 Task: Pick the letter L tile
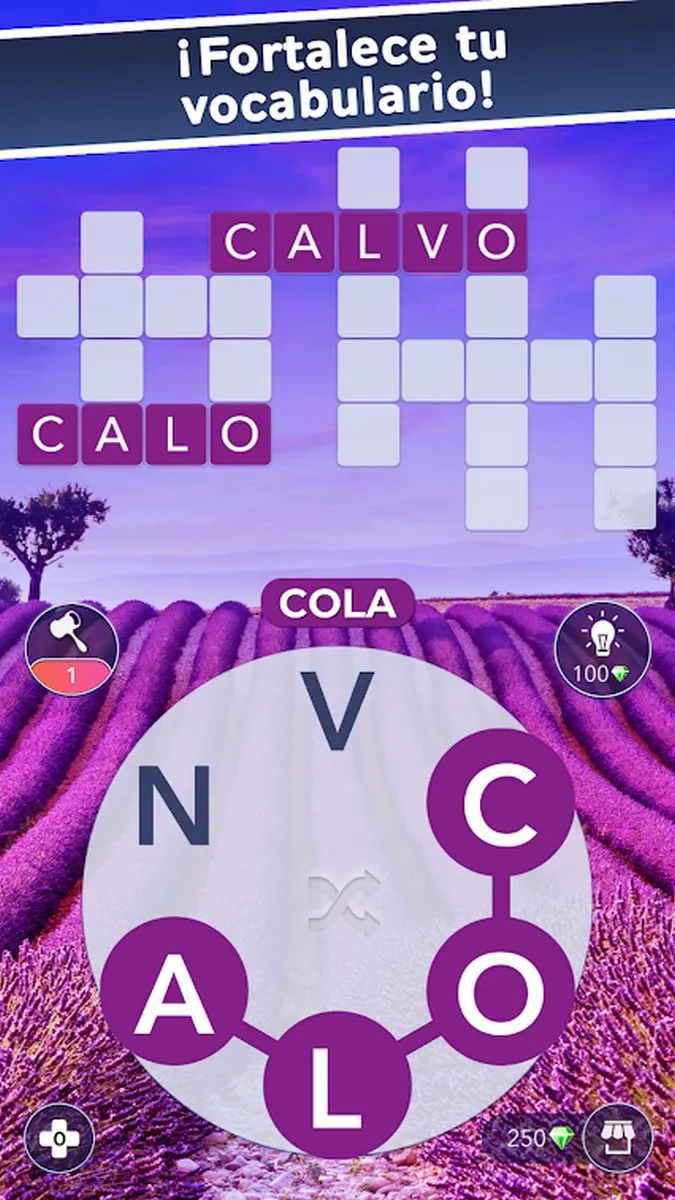point(337,1083)
